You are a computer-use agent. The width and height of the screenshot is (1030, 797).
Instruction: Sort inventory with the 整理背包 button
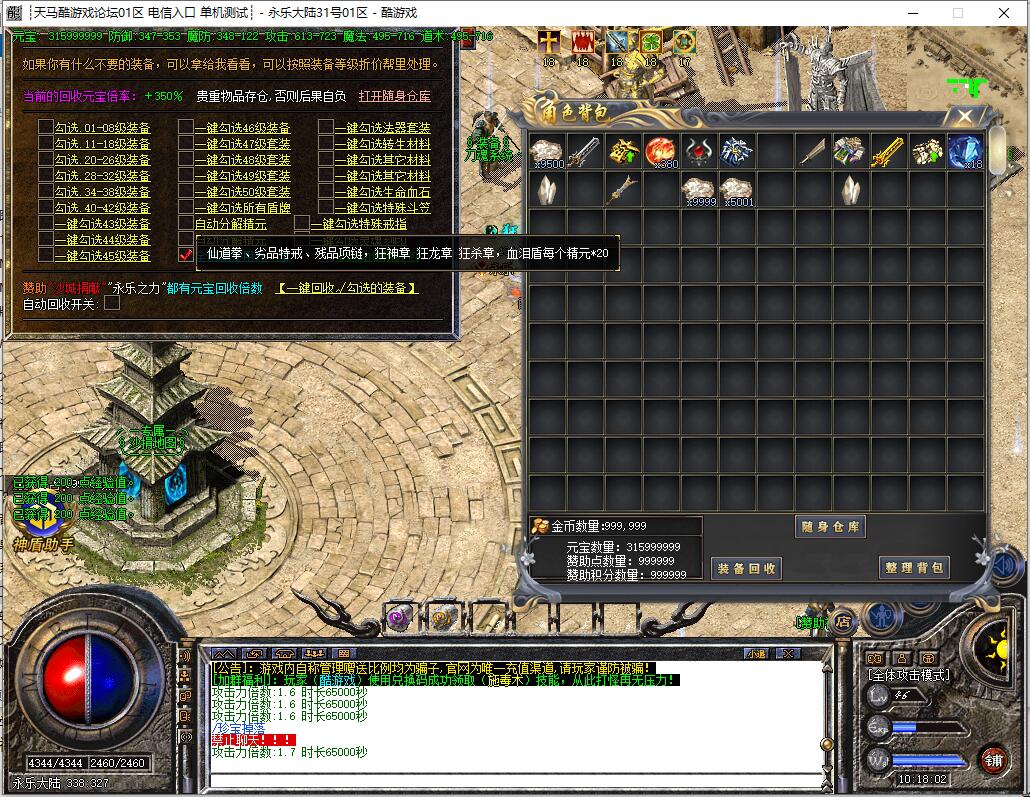click(x=914, y=567)
